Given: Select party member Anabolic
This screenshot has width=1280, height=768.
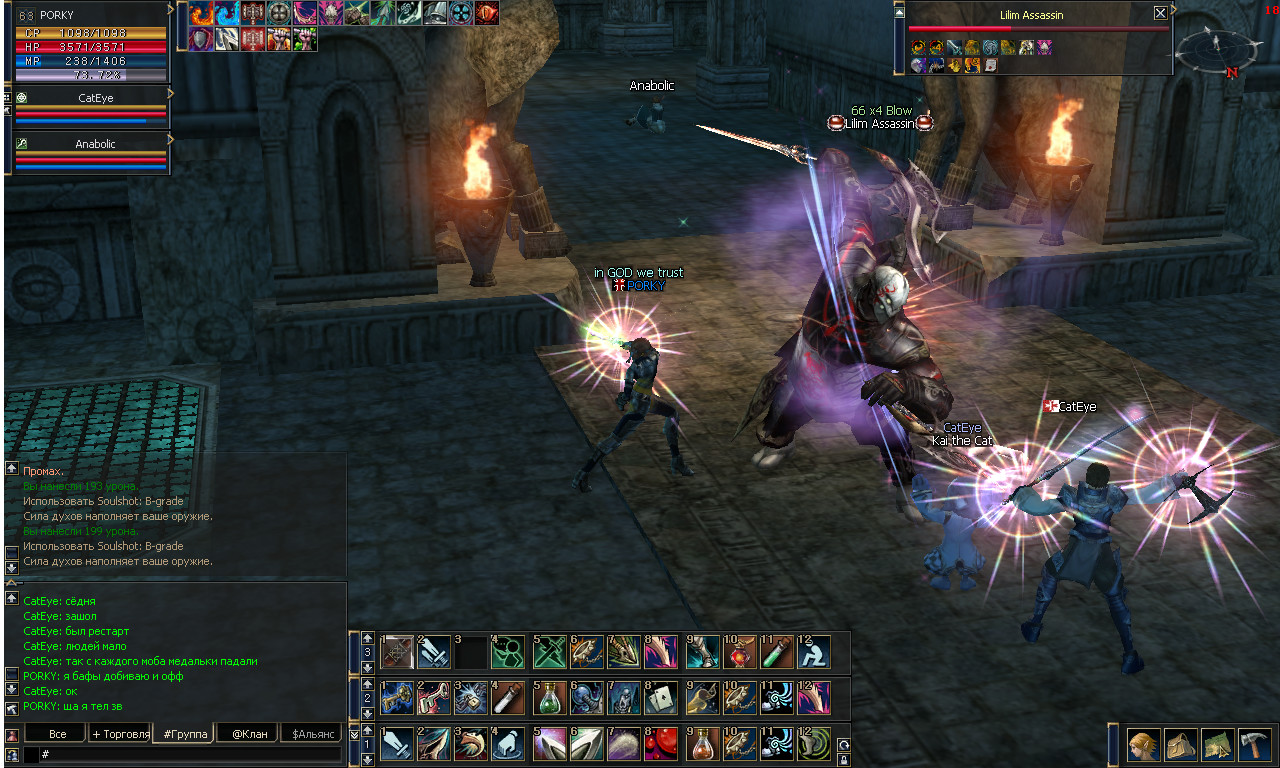Looking at the screenshot, I should 96,144.
